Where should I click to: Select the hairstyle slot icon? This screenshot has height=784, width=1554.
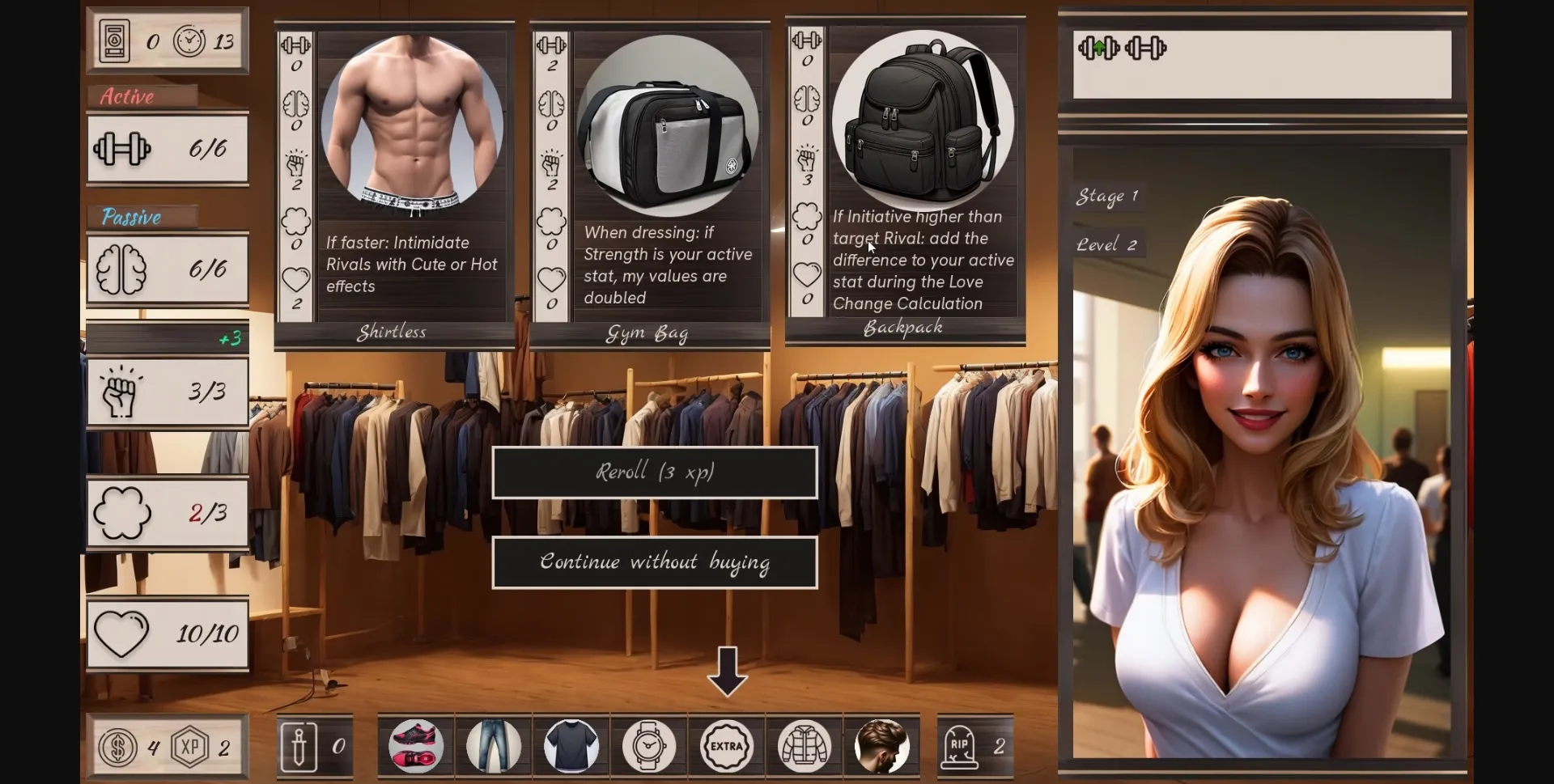881,746
